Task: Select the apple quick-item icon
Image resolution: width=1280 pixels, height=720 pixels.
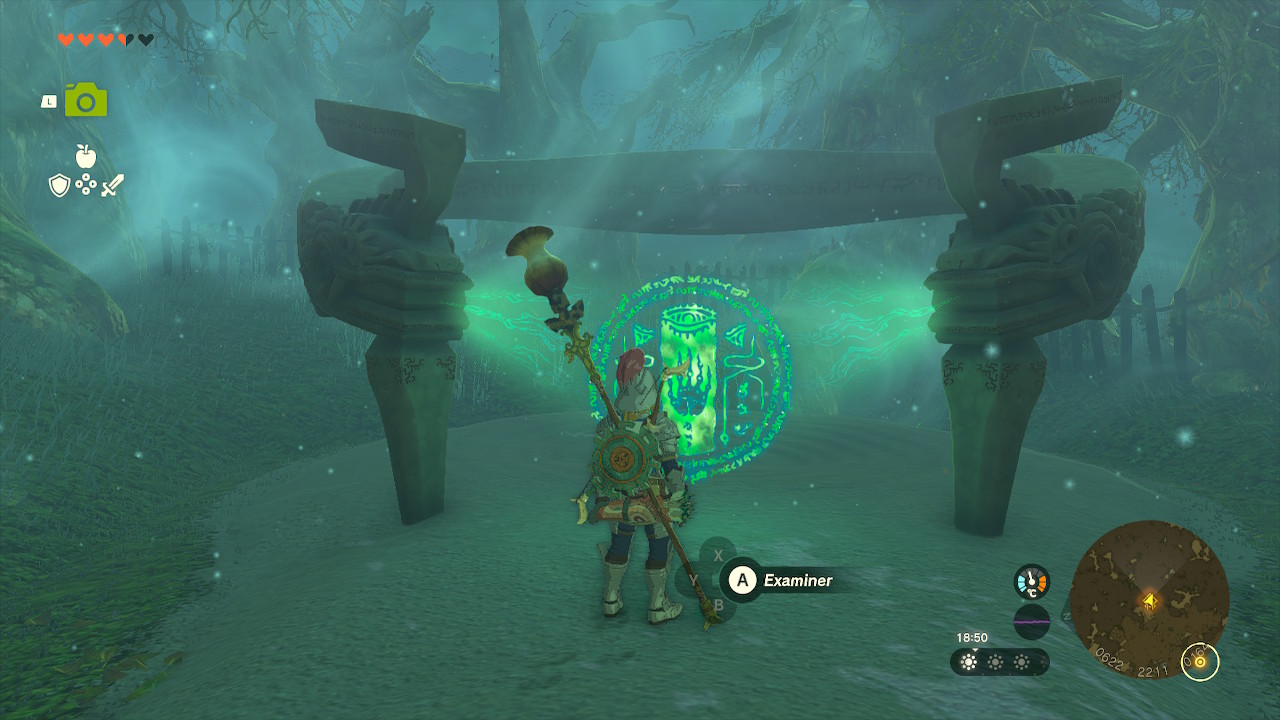Action: [86, 156]
